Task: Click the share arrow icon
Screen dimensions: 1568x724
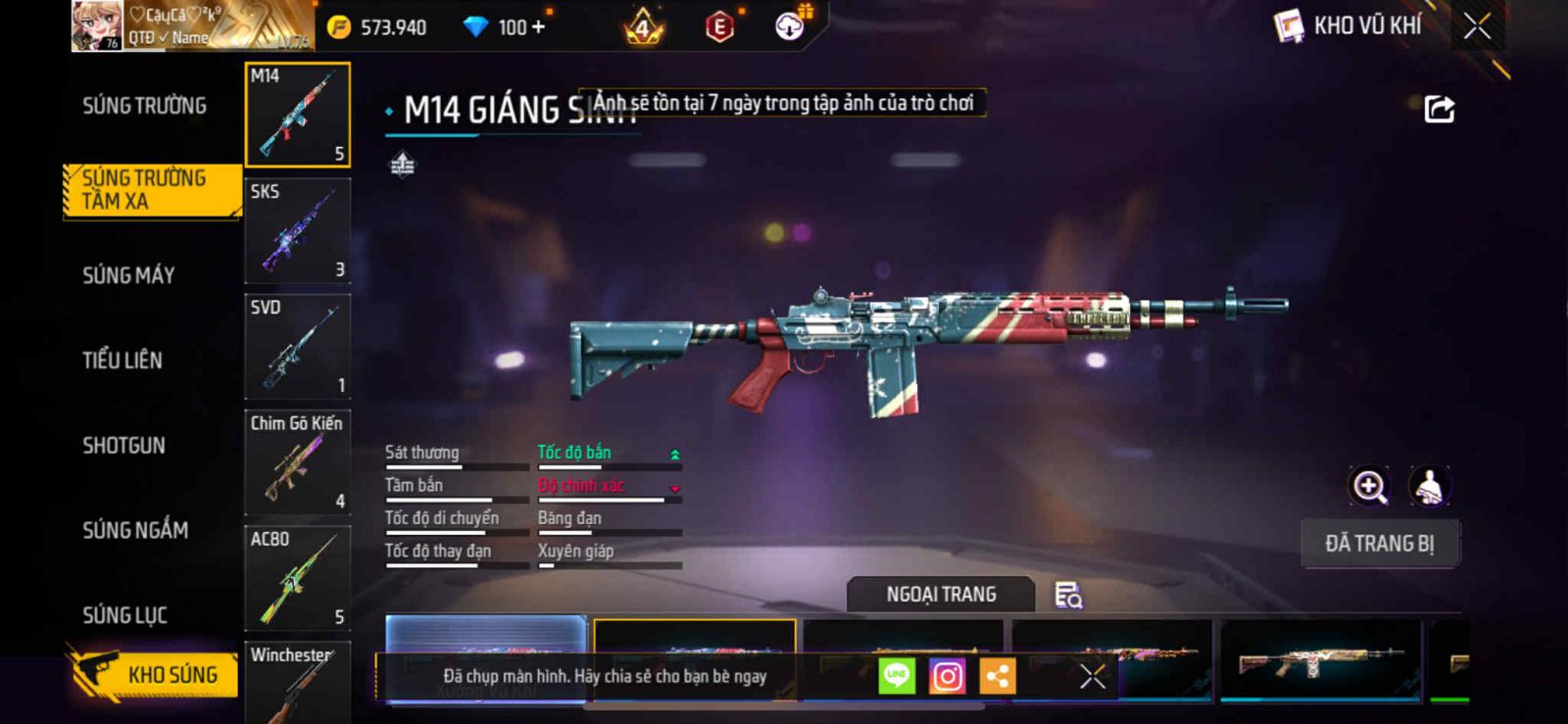Action: (1439, 109)
